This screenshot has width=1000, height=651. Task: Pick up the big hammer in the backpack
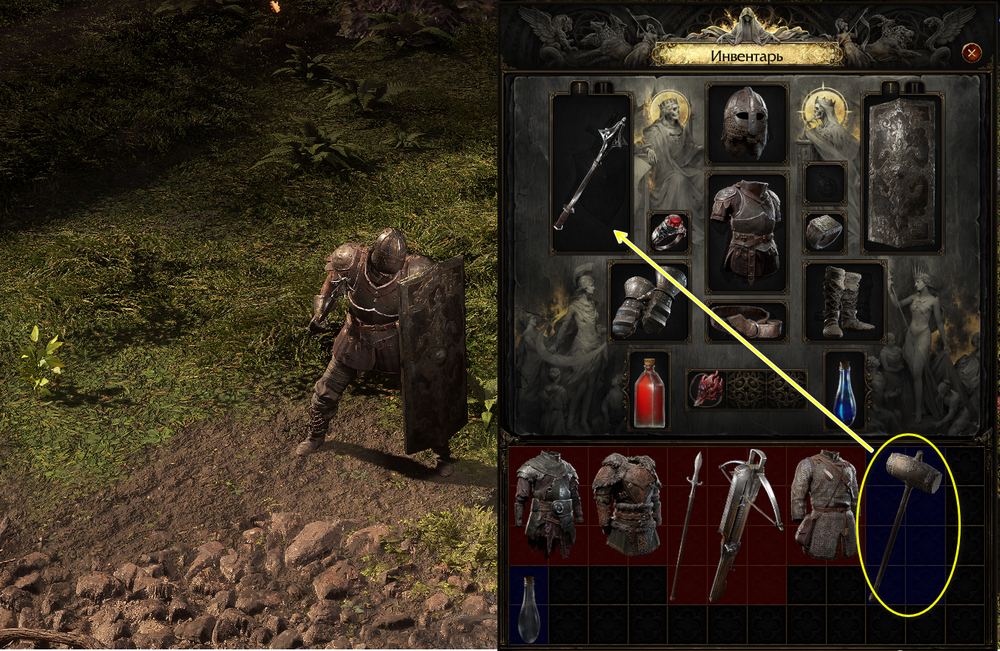tap(905, 527)
